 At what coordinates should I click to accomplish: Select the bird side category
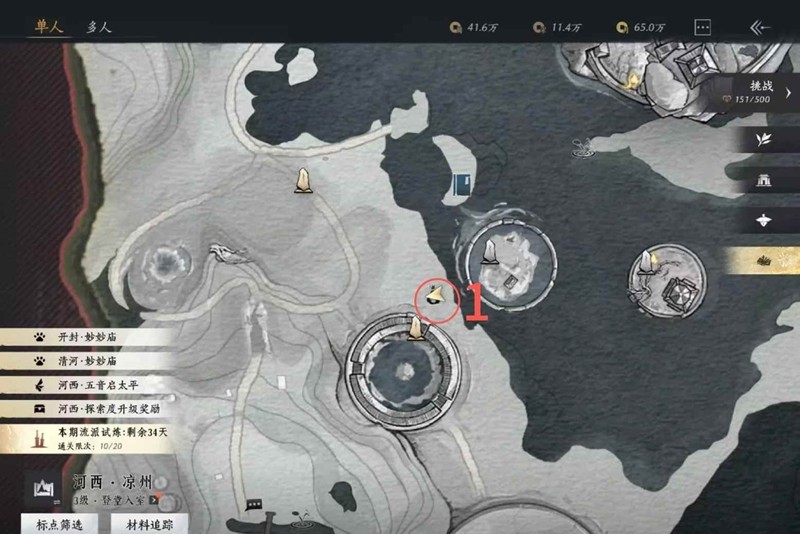[767, 220]
